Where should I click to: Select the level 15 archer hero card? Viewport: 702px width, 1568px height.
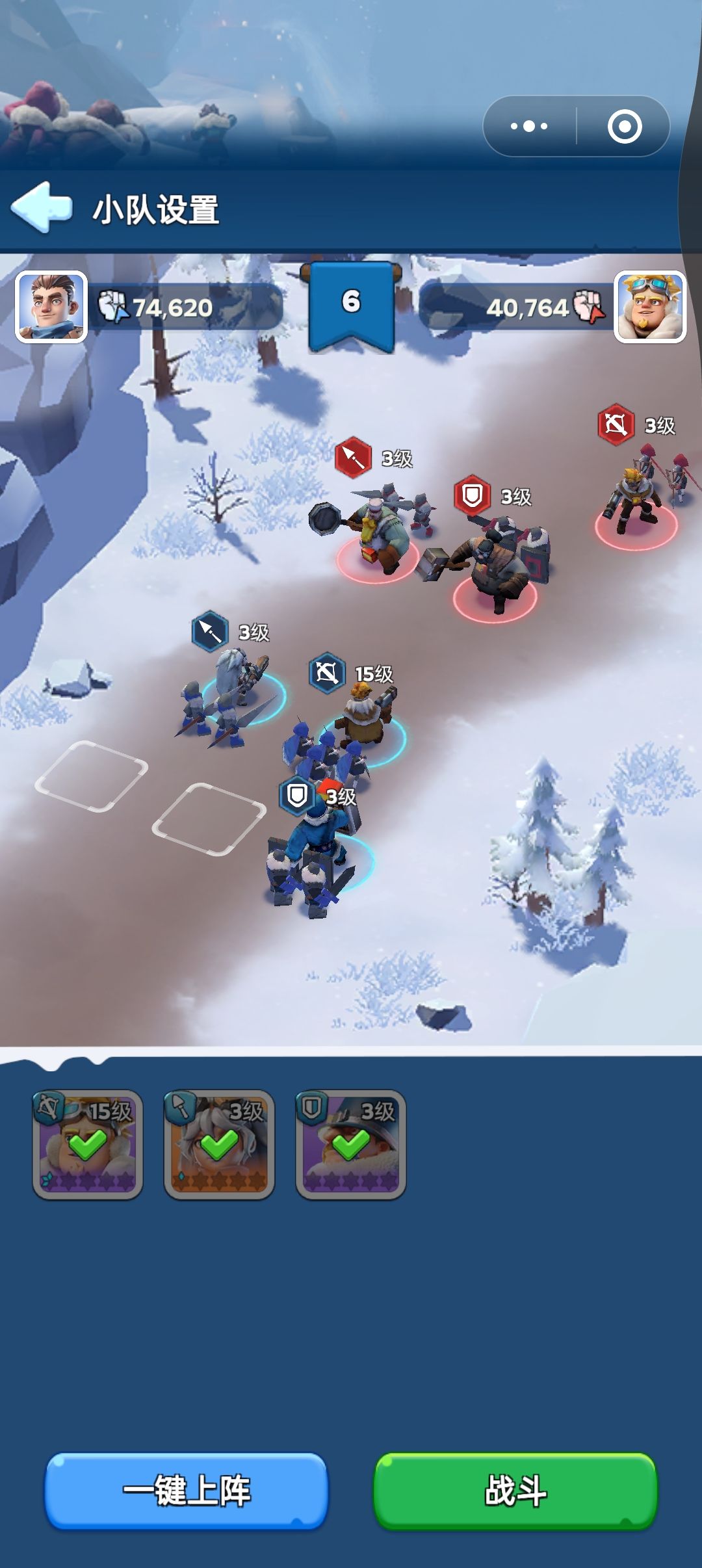click(88, 1144)
